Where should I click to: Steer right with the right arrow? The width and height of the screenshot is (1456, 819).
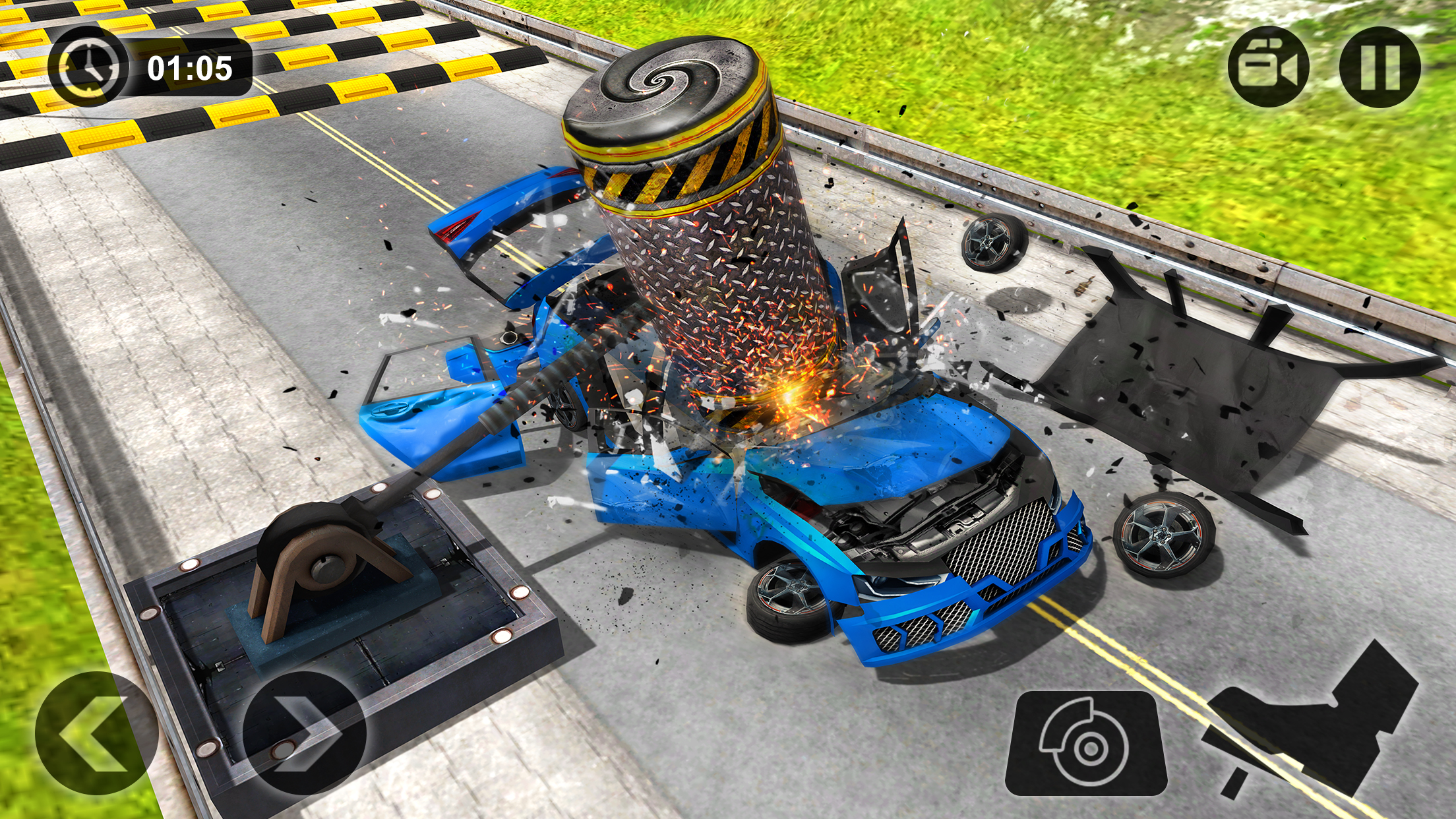pos(304,733)
